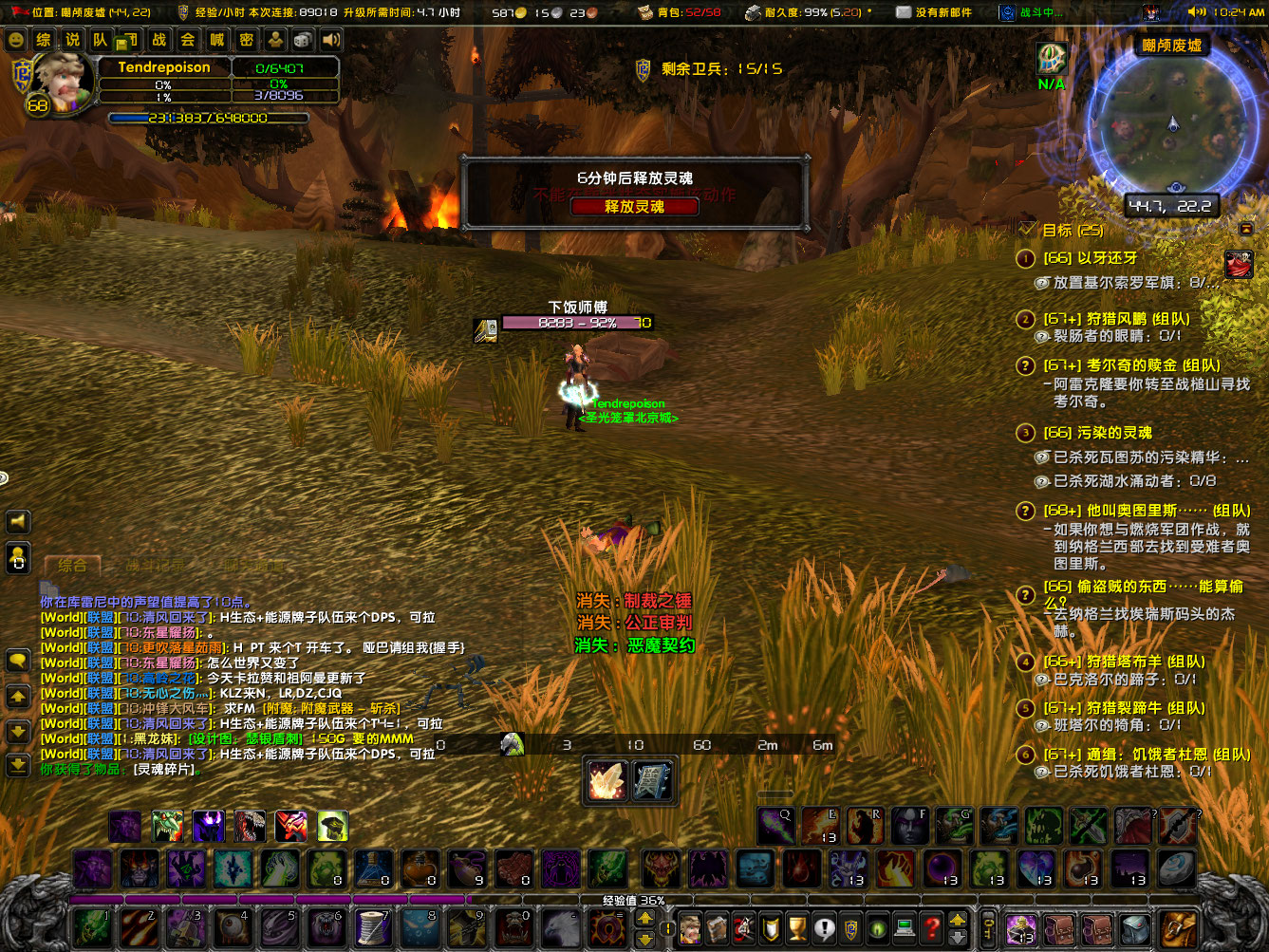
Task: Collapse the 目标 (25) objectives tracker
Action: tap(1246, 229)
